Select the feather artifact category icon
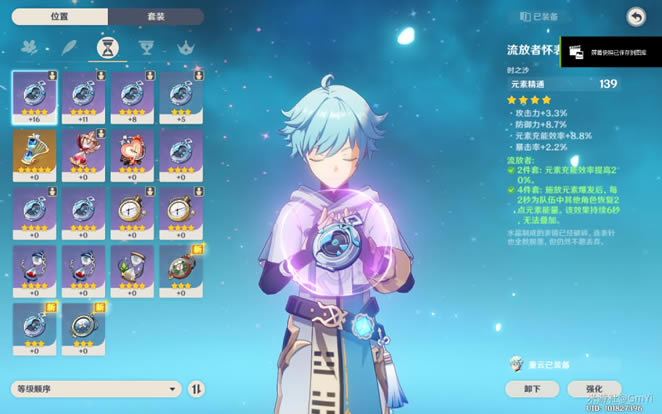The width and height of the screenshot is (662, 414). [x=68, y=47]
